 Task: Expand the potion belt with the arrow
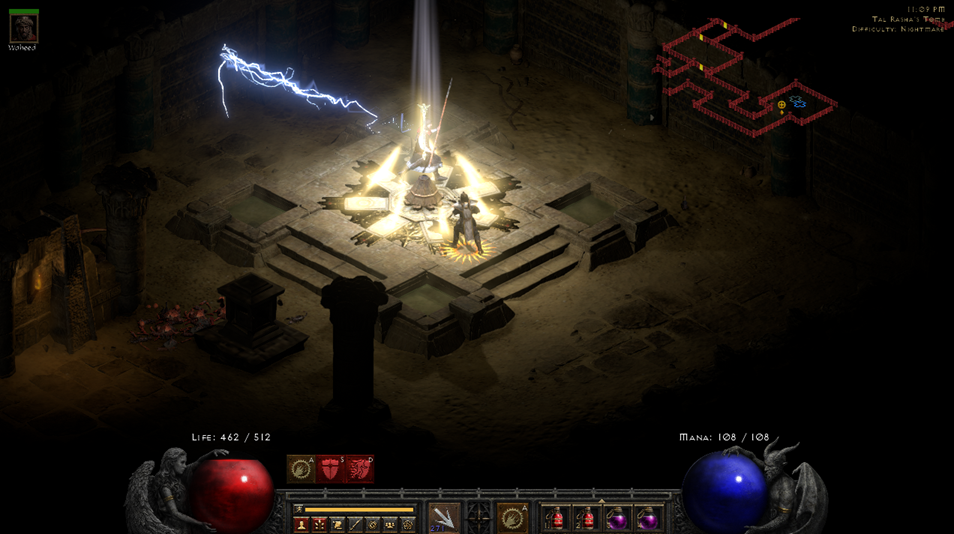[601, 502]
